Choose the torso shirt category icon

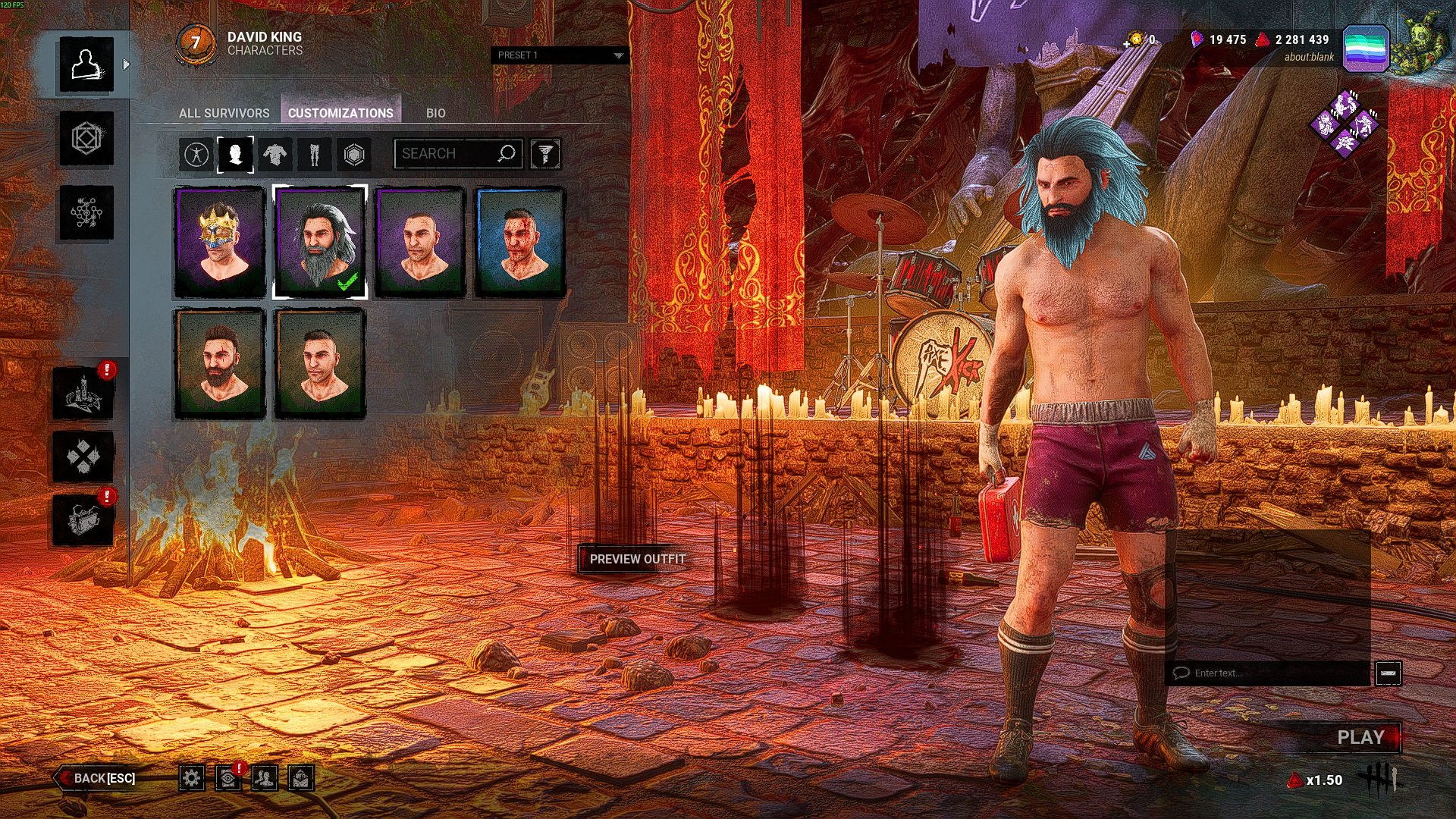point(275,155)
